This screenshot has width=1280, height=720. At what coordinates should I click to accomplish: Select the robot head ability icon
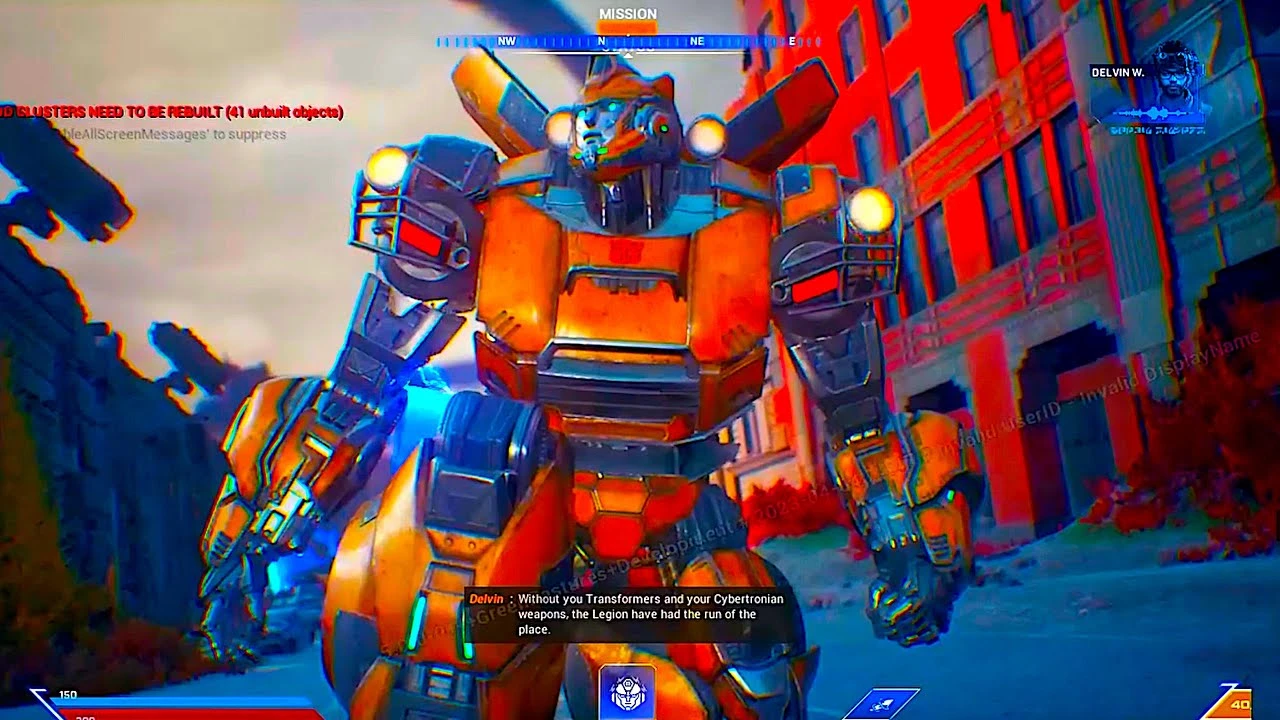click(626, 692)
